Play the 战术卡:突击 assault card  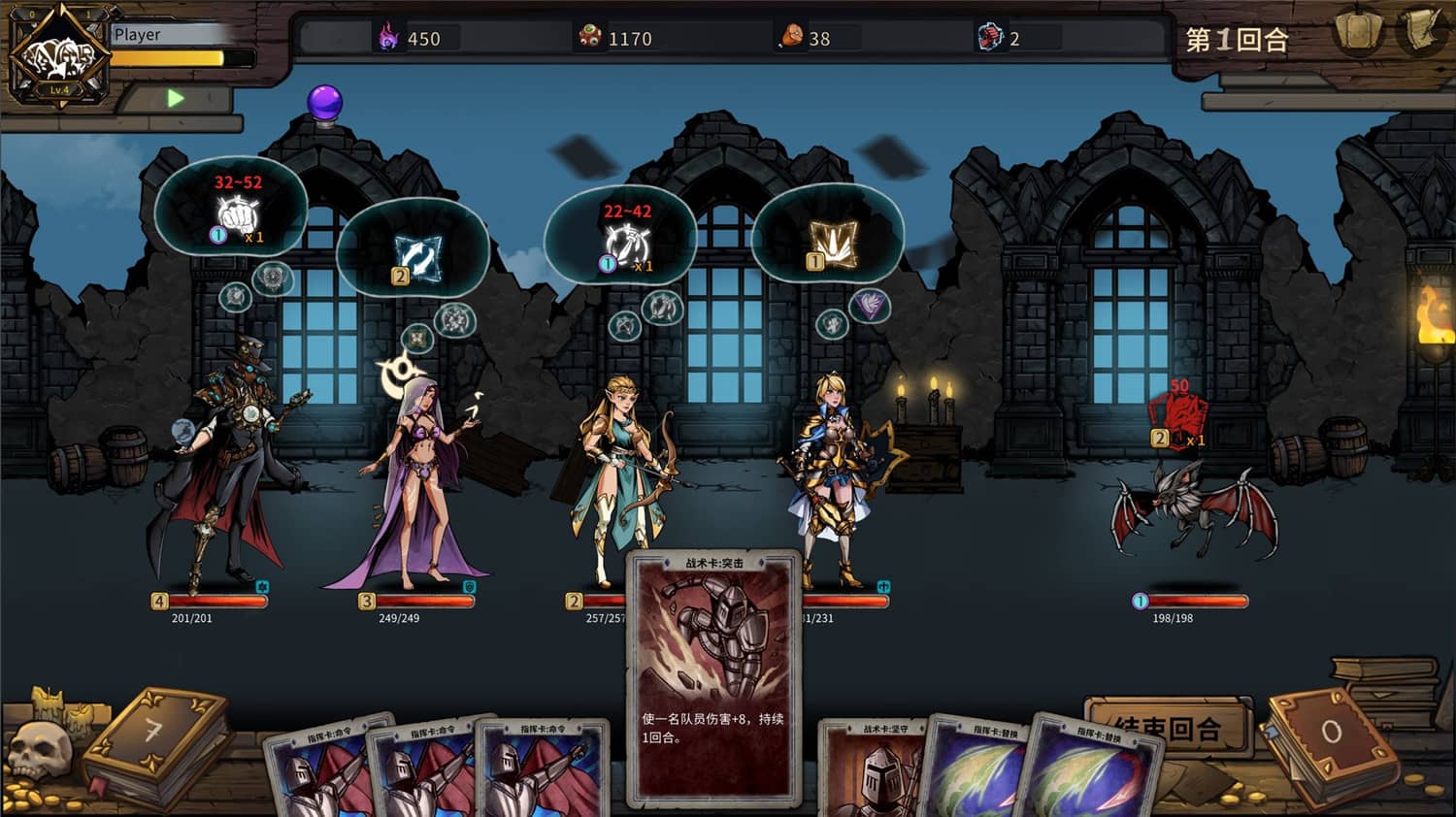(x=713, y=679)
